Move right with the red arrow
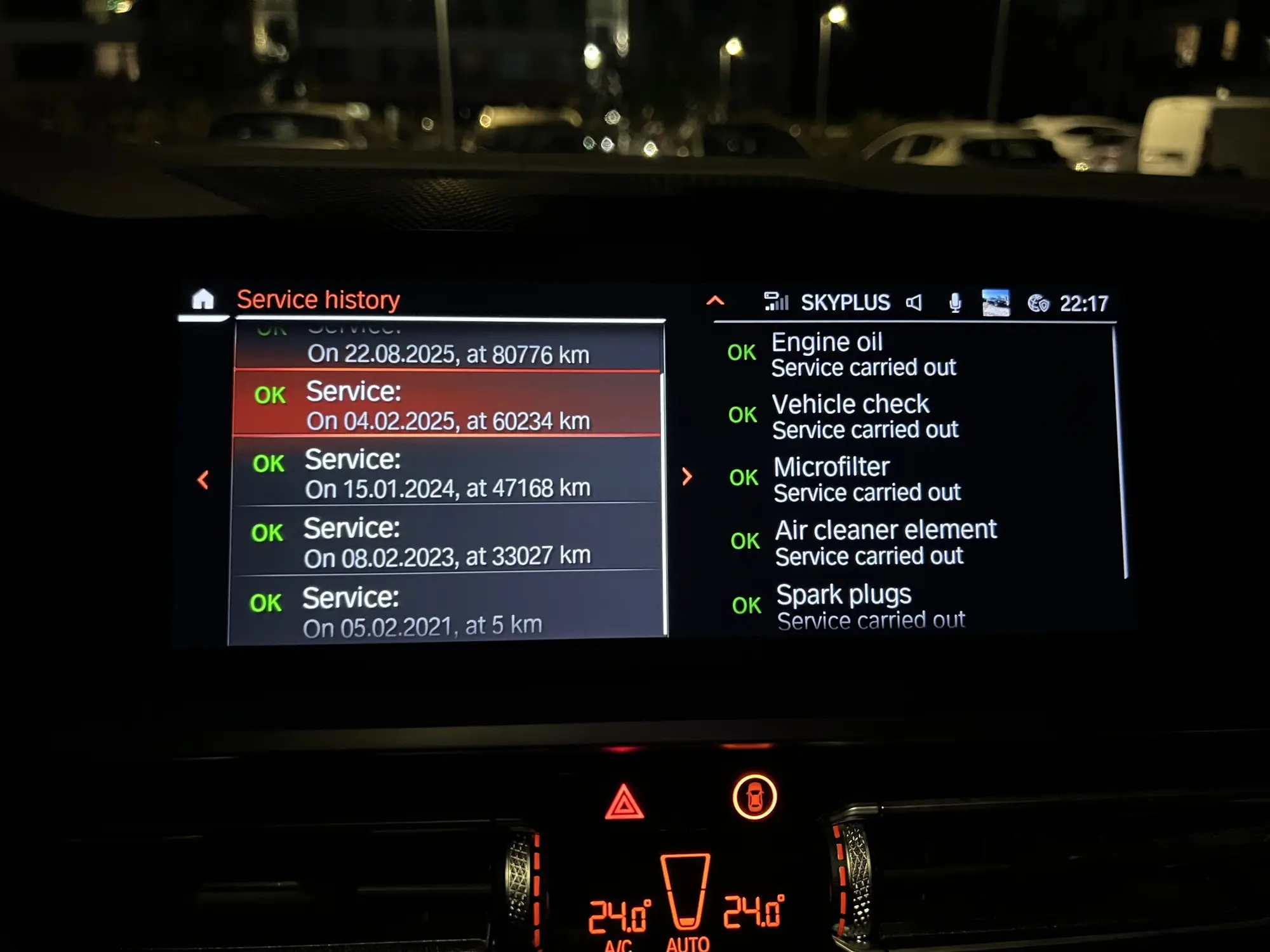The image size is (1270, 952). [686, 477]
